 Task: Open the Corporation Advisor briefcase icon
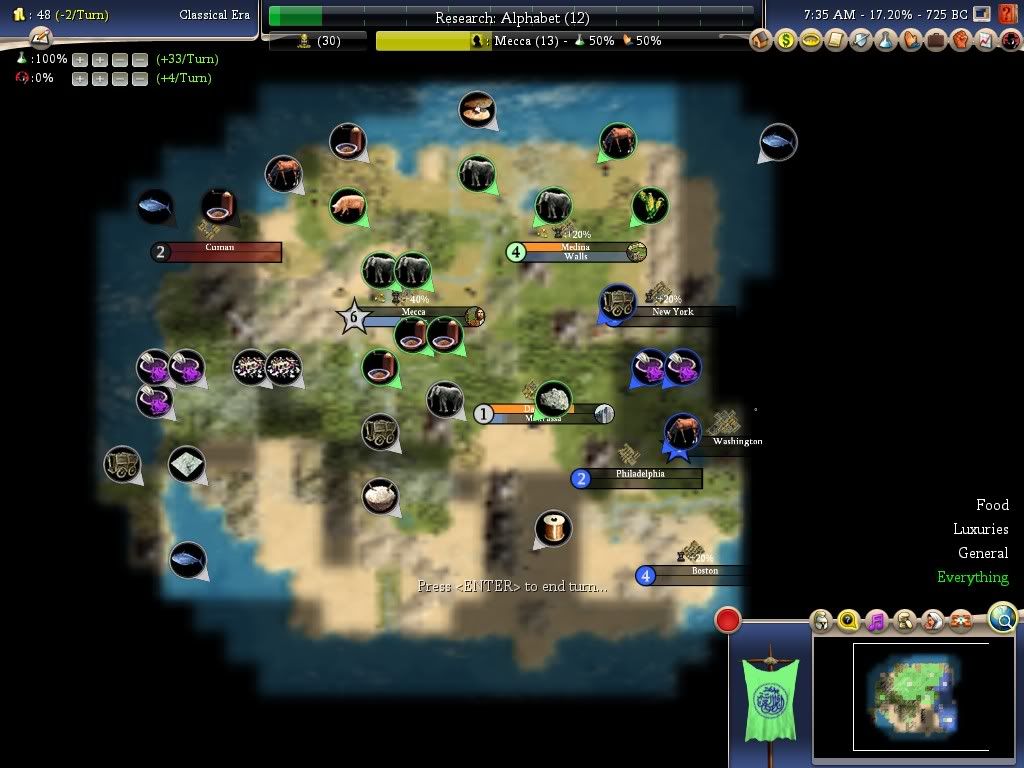click(935, 41)
